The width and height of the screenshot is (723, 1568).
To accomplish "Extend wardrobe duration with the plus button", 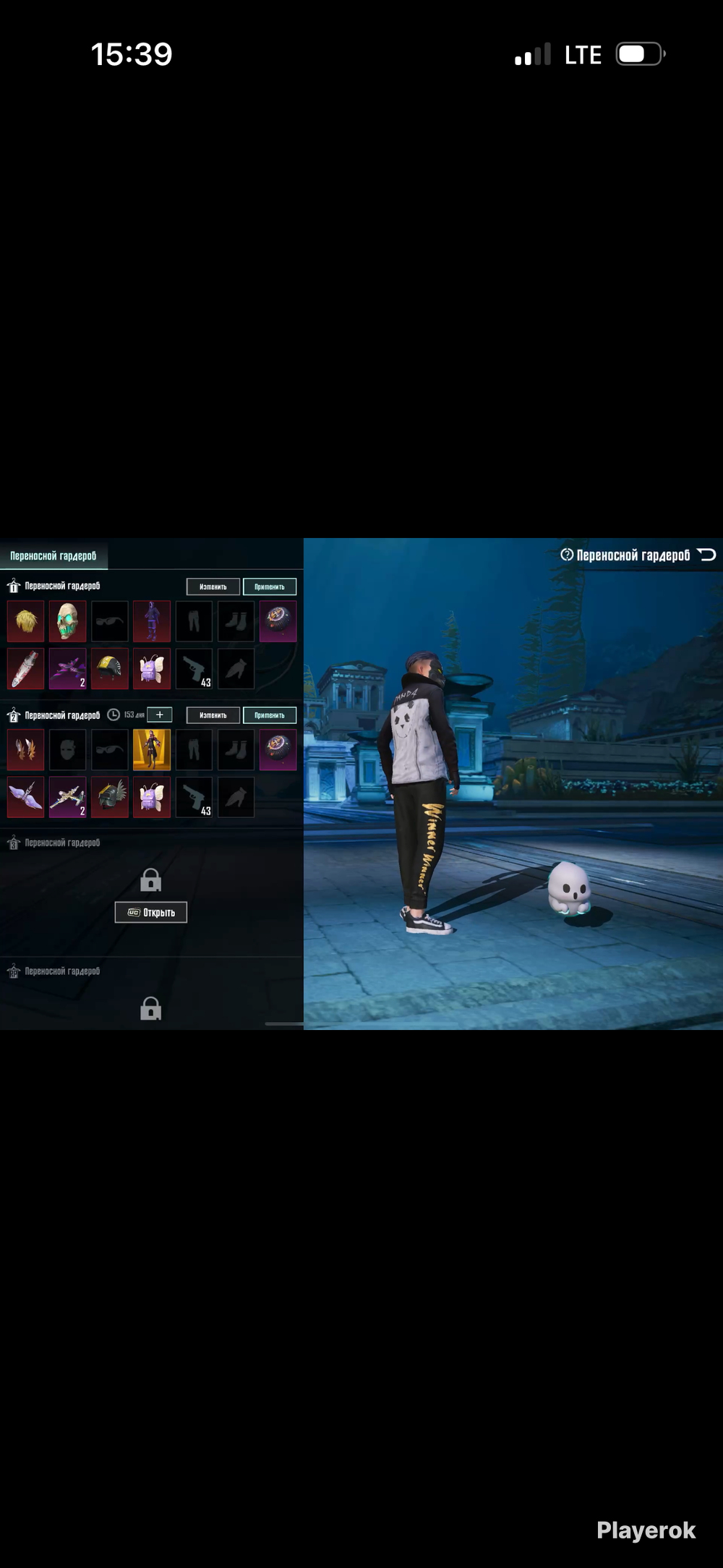I will [x=160, y=715].
